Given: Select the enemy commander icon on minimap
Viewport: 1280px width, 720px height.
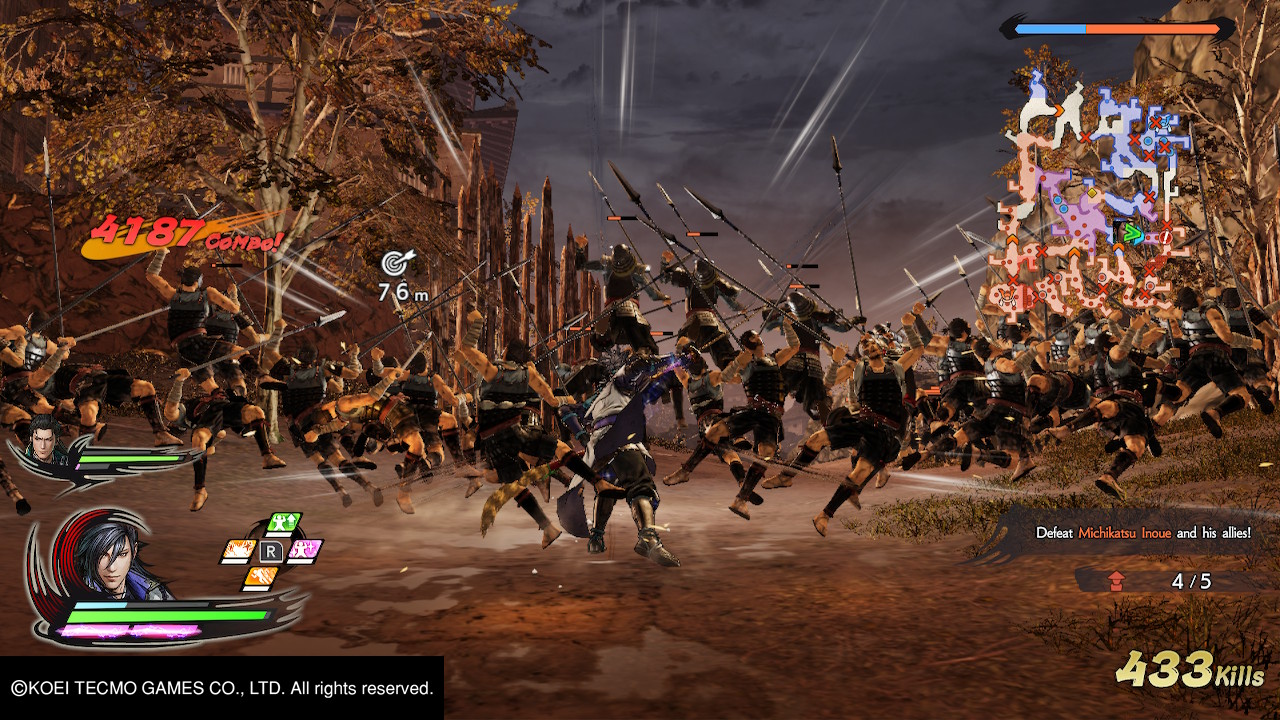Looking at the screenshot, I should [x=1004, y=296].
